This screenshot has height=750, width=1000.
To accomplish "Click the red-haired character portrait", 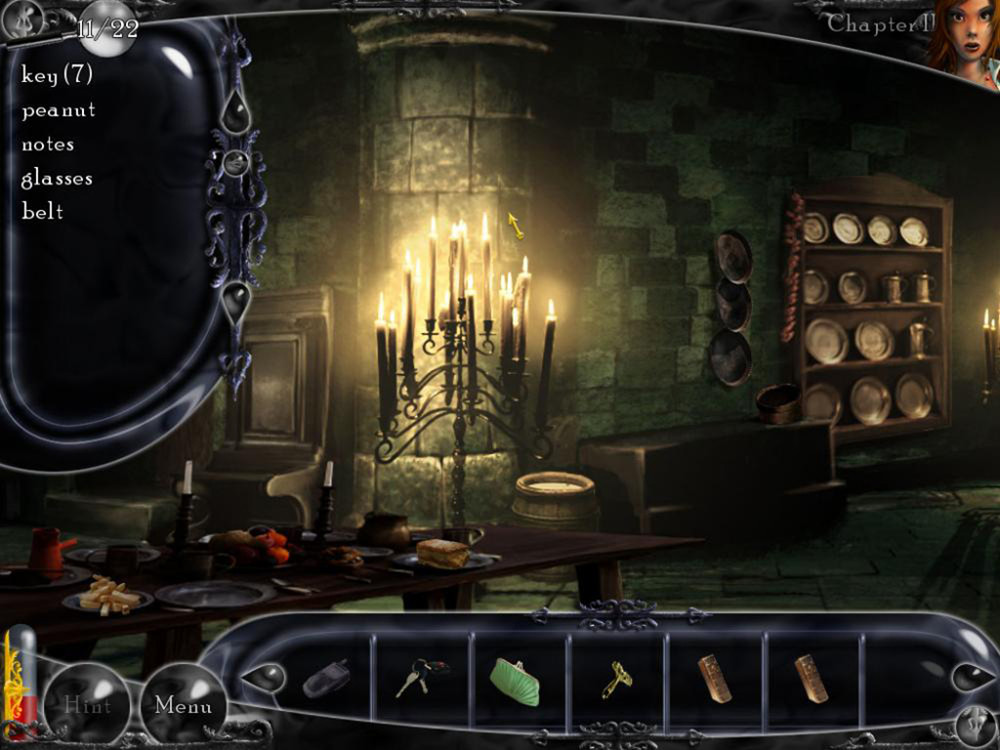I will click(960, 40).
